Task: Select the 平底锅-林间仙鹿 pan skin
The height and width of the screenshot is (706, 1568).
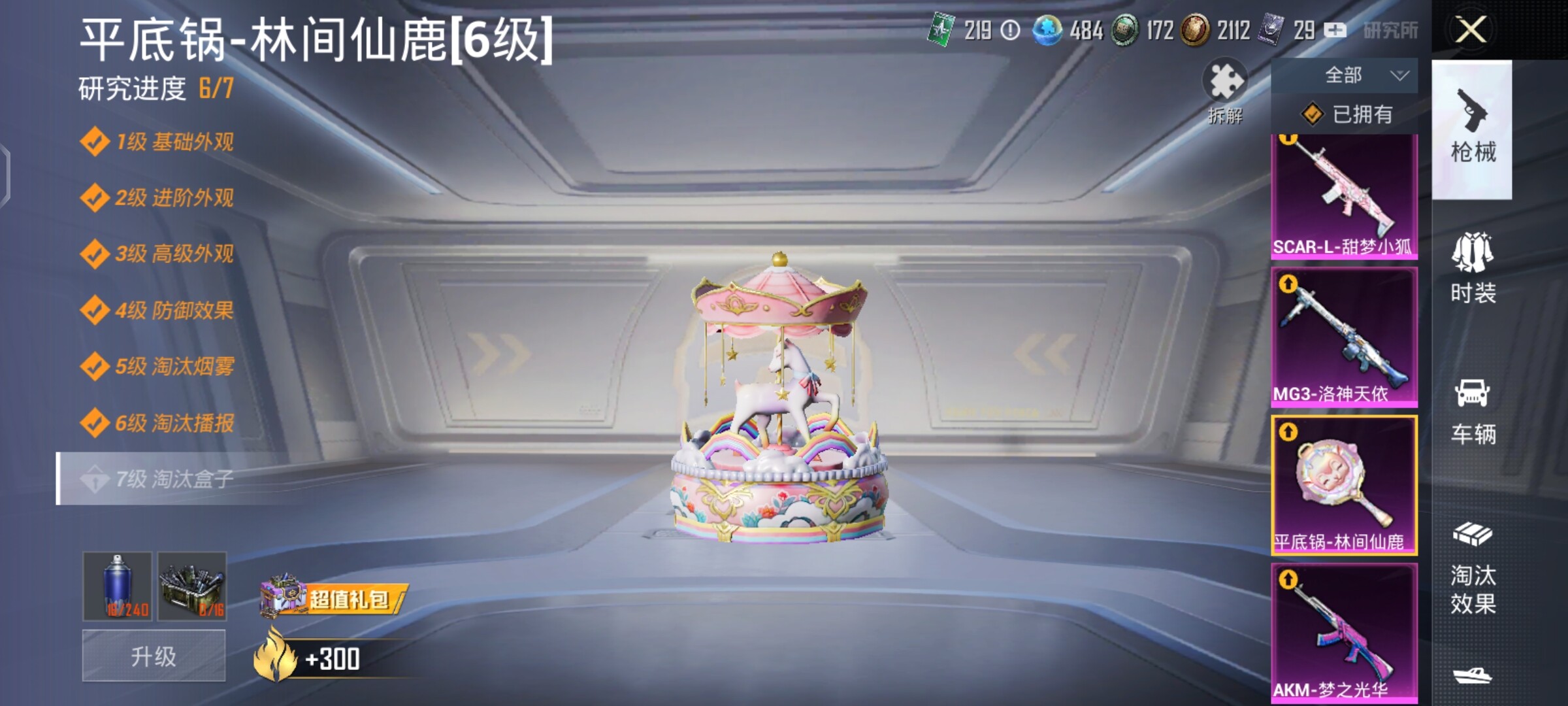Action: pos(1344,485)
